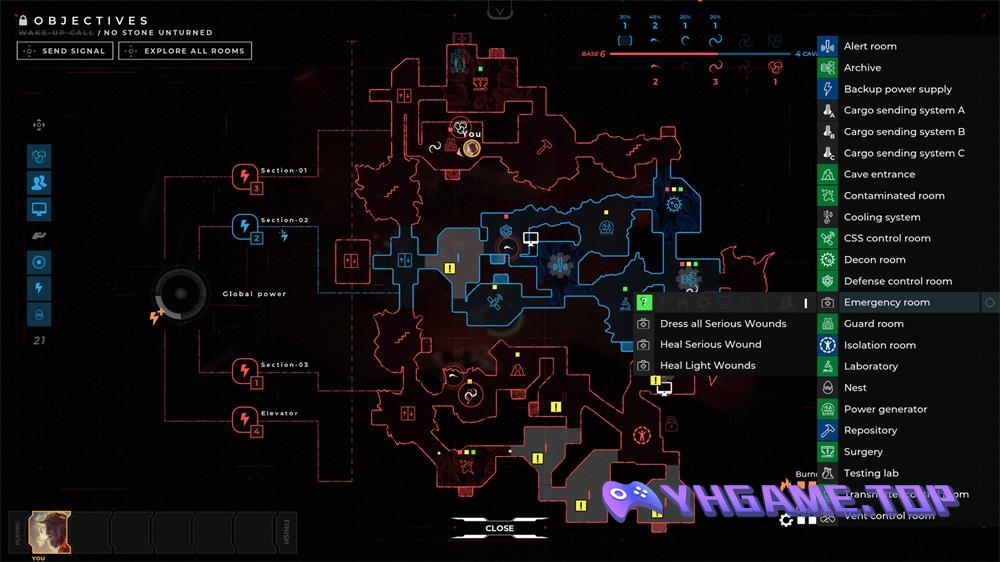Image resolution: width=1000 pixels, height=562 pixels.
Task: Choose Alert room in the room list
Action: click(870, 46)
